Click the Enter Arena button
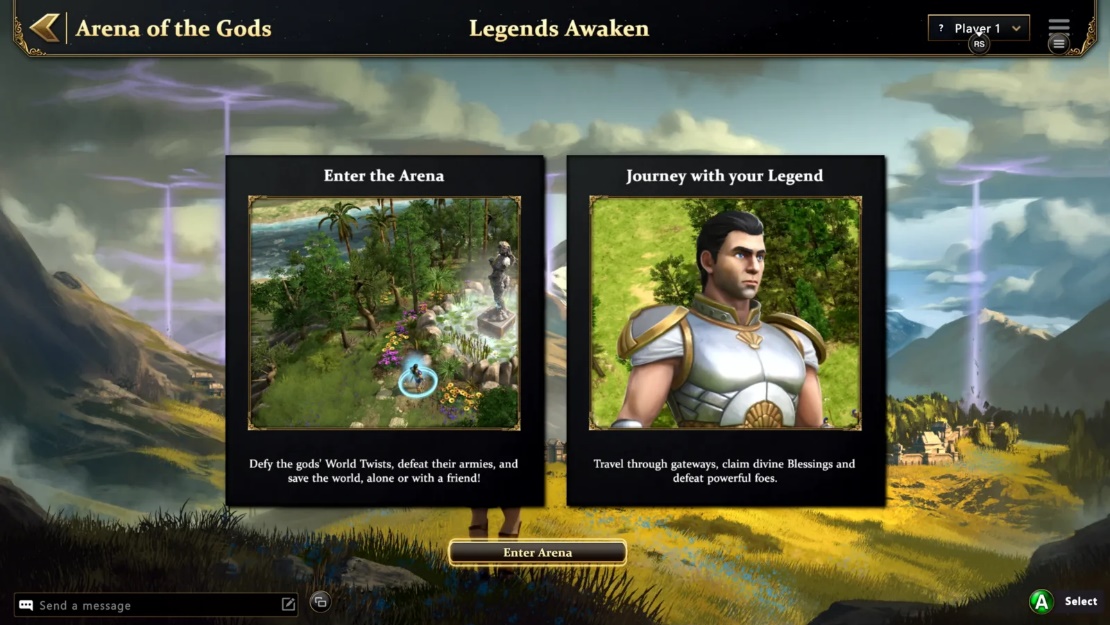Viewport: 1110px width, 625px height. (537, 552)
